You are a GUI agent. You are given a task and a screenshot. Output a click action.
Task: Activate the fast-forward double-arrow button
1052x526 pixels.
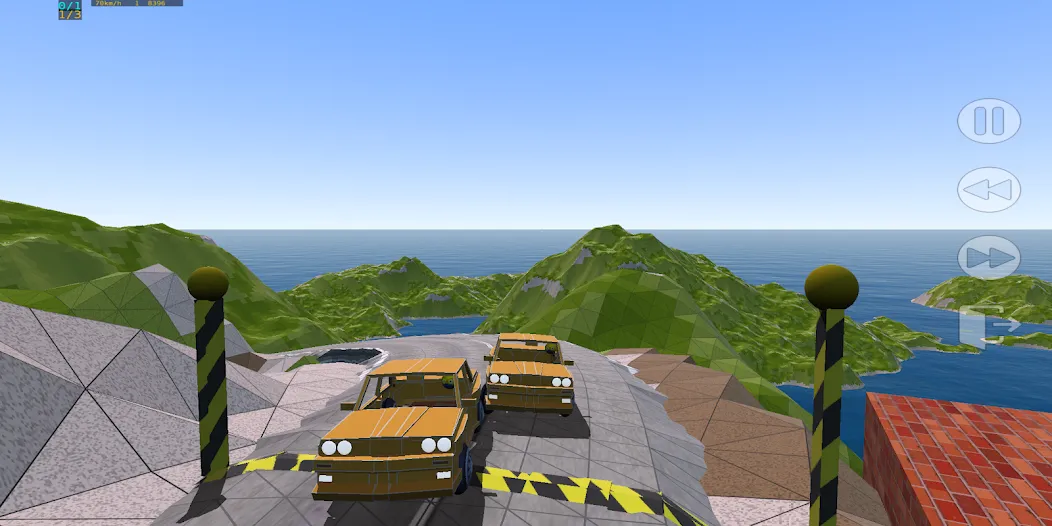click(x=988, y=258)
